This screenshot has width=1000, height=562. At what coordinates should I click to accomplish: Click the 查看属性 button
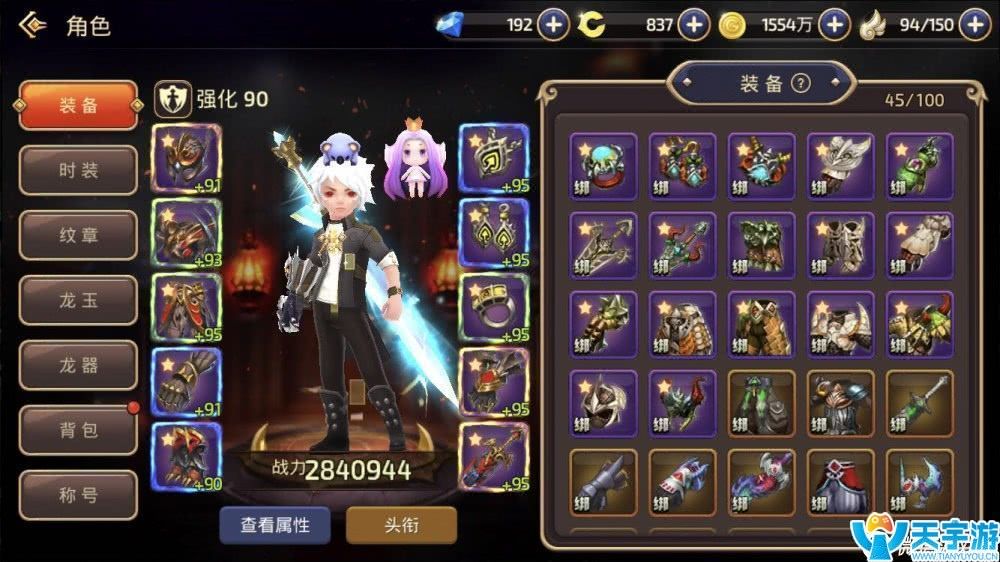[274, 525]
